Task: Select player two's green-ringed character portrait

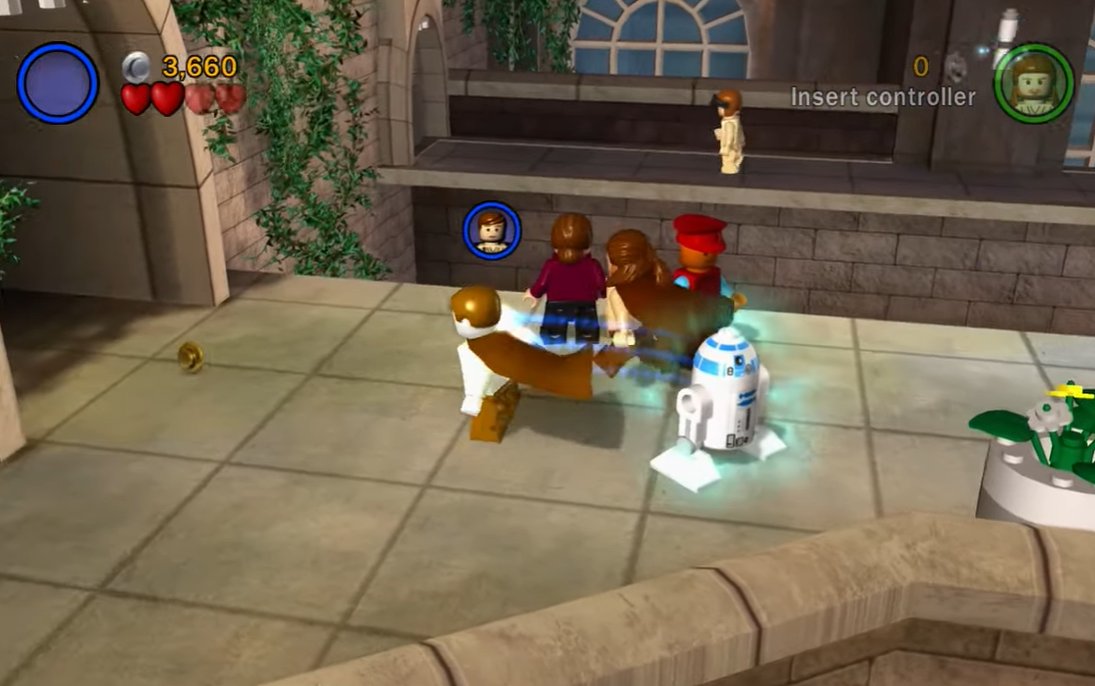Action: click(1033, 83)
